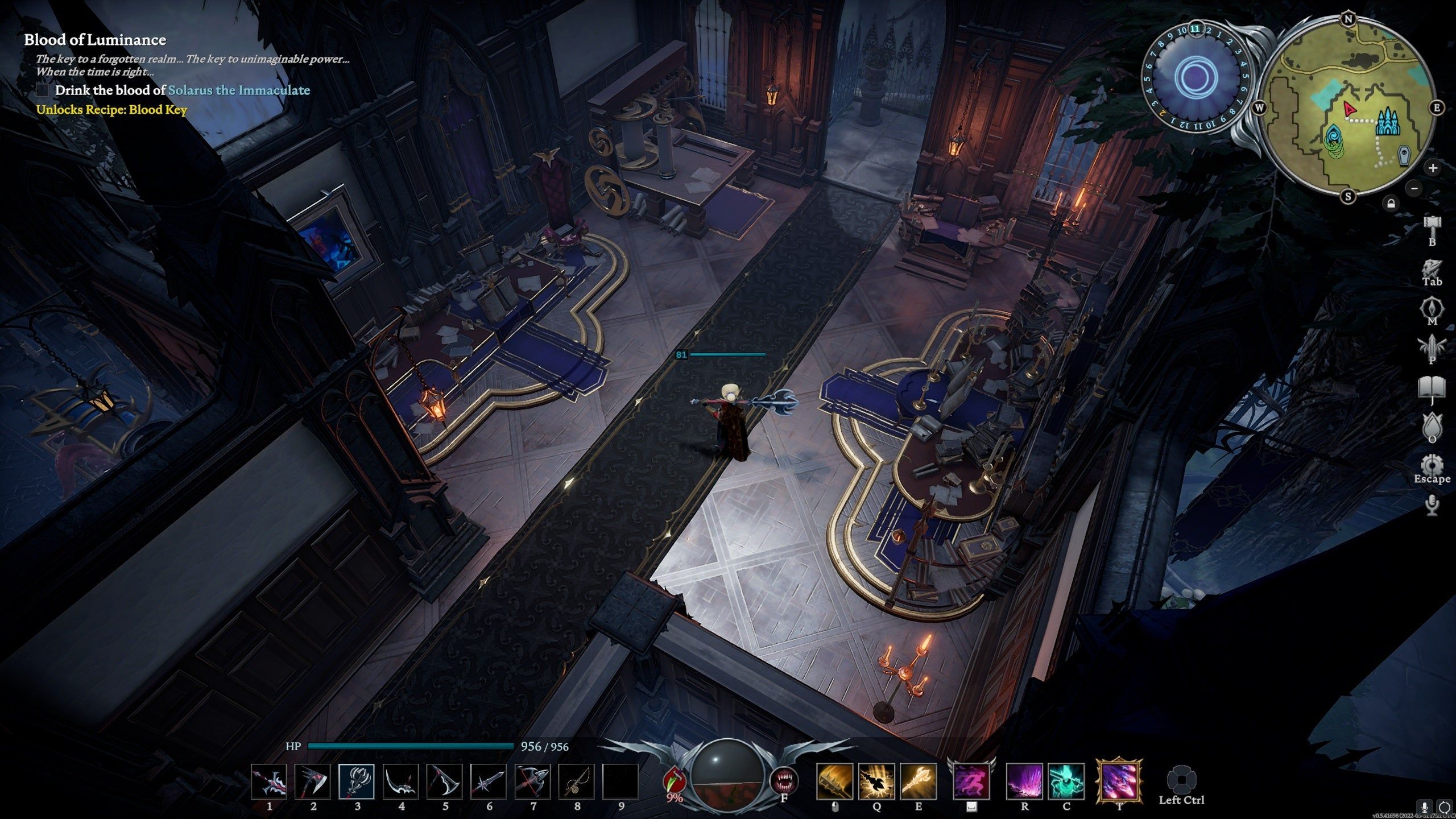
Task: Activate the purple dash travel ability
Action: click(971, 781)
